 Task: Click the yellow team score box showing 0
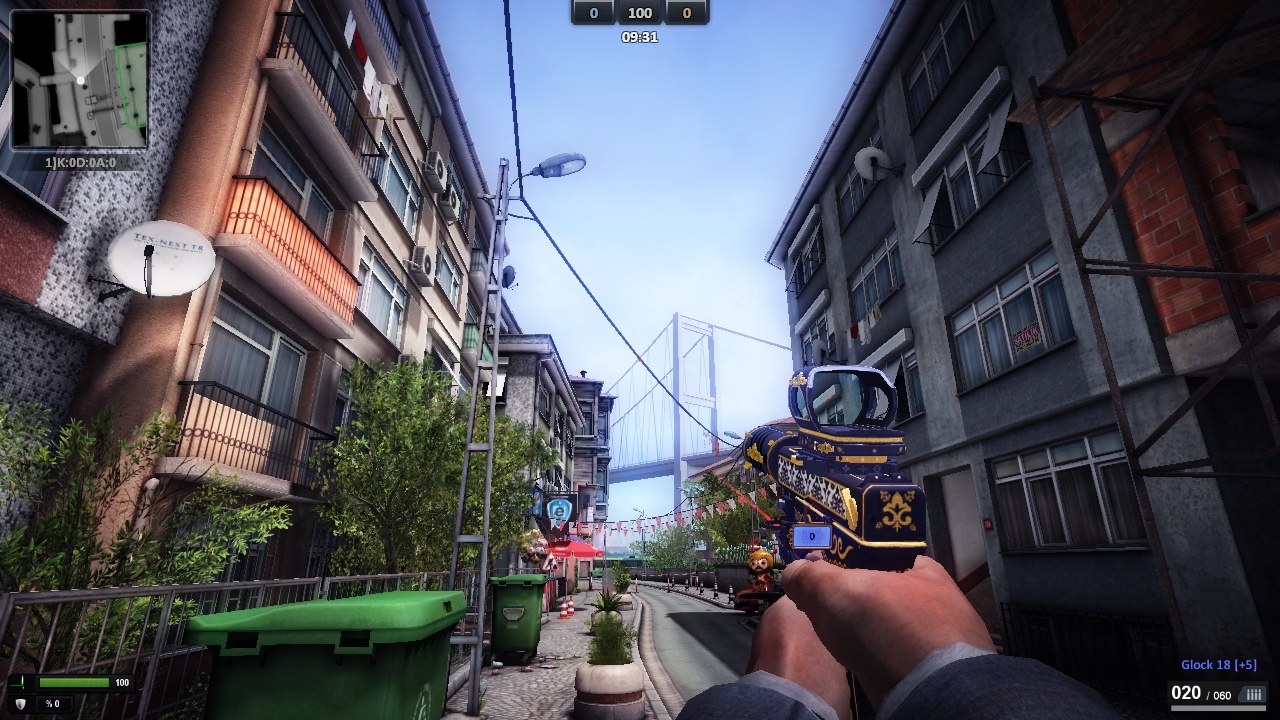(x=684, y=13)
